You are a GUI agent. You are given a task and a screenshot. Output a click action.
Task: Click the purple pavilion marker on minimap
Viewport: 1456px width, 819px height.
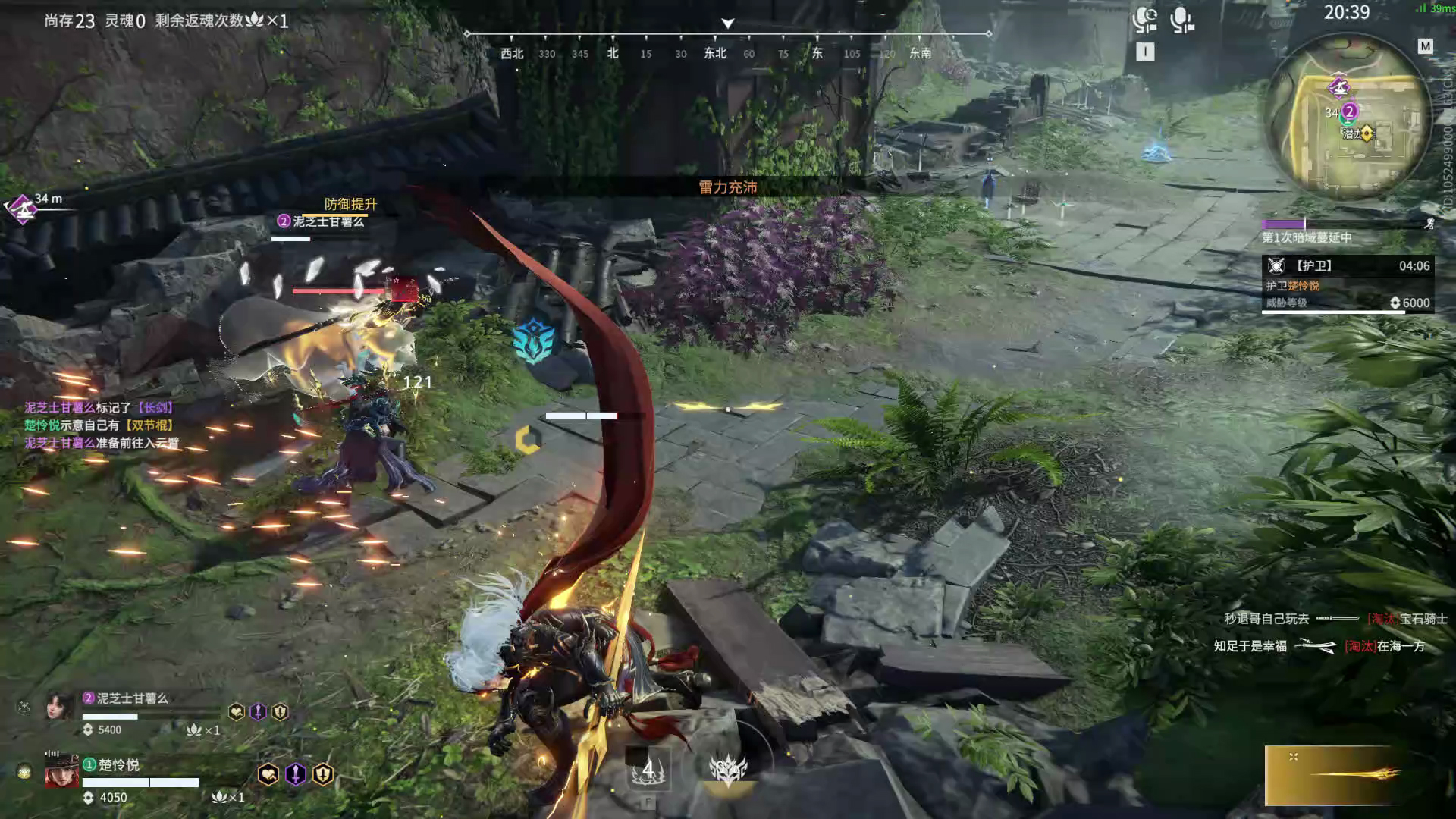(1338, 87)
